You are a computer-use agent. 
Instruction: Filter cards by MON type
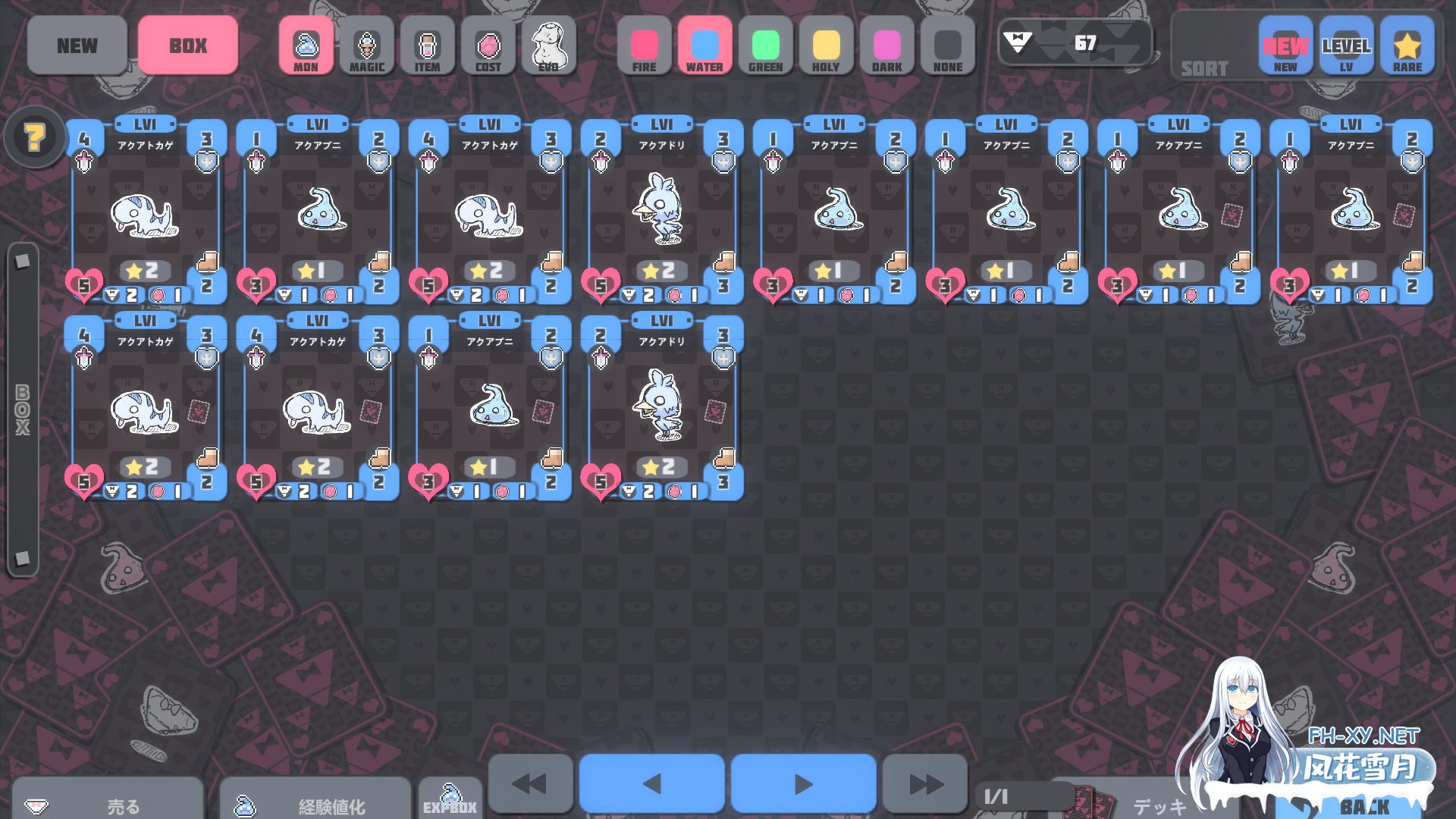pyautogui.click(x=306, y=46)
